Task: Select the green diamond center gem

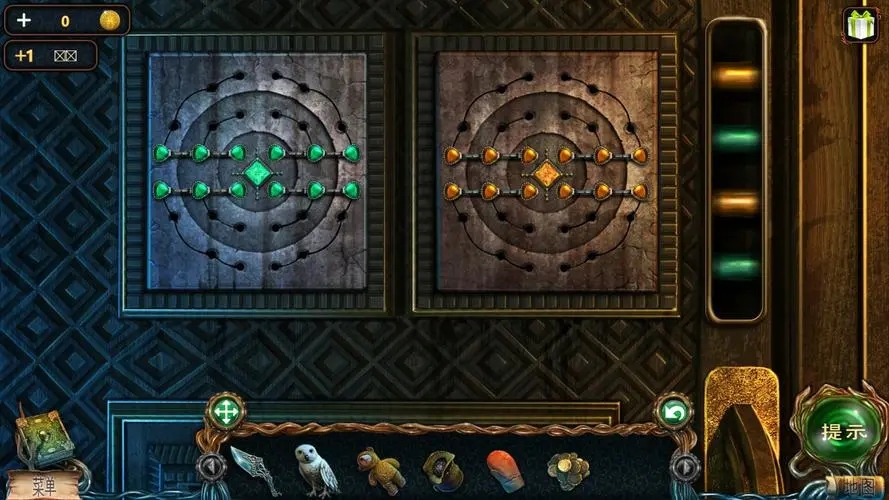Action: coord(257,172)
